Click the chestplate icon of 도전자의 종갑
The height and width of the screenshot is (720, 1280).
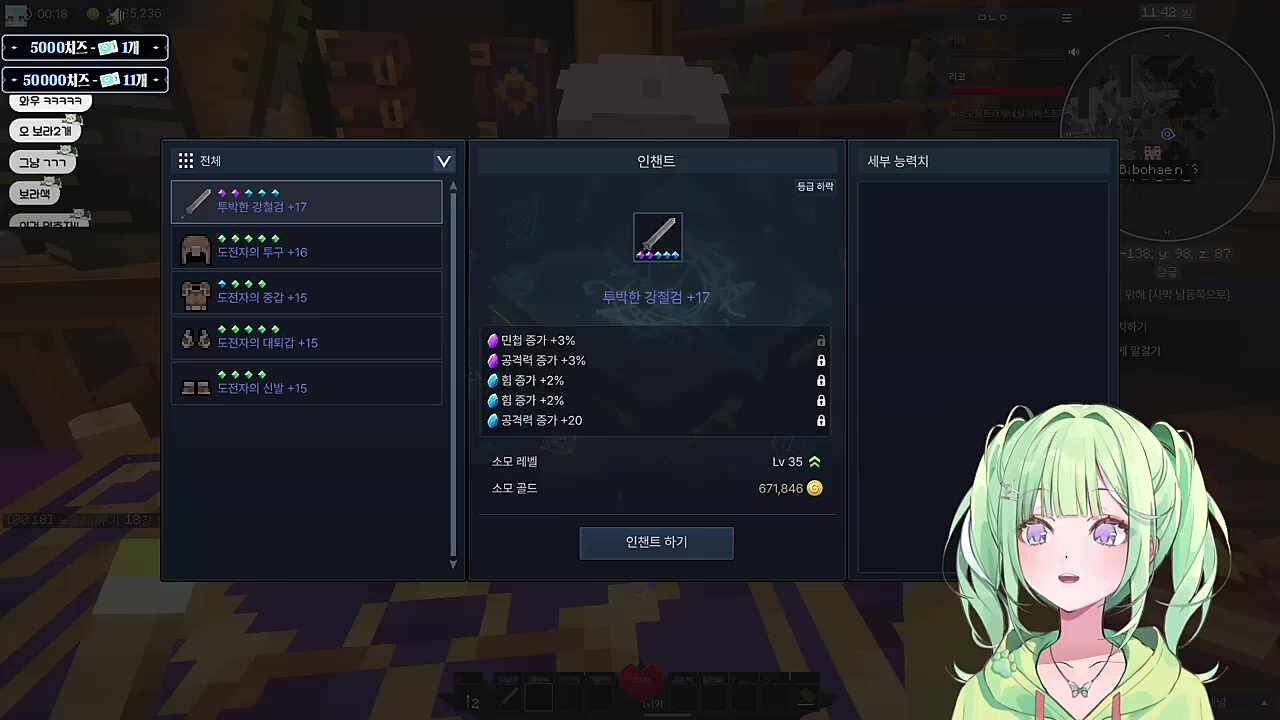pyautogui.click(x=196, y=294)
